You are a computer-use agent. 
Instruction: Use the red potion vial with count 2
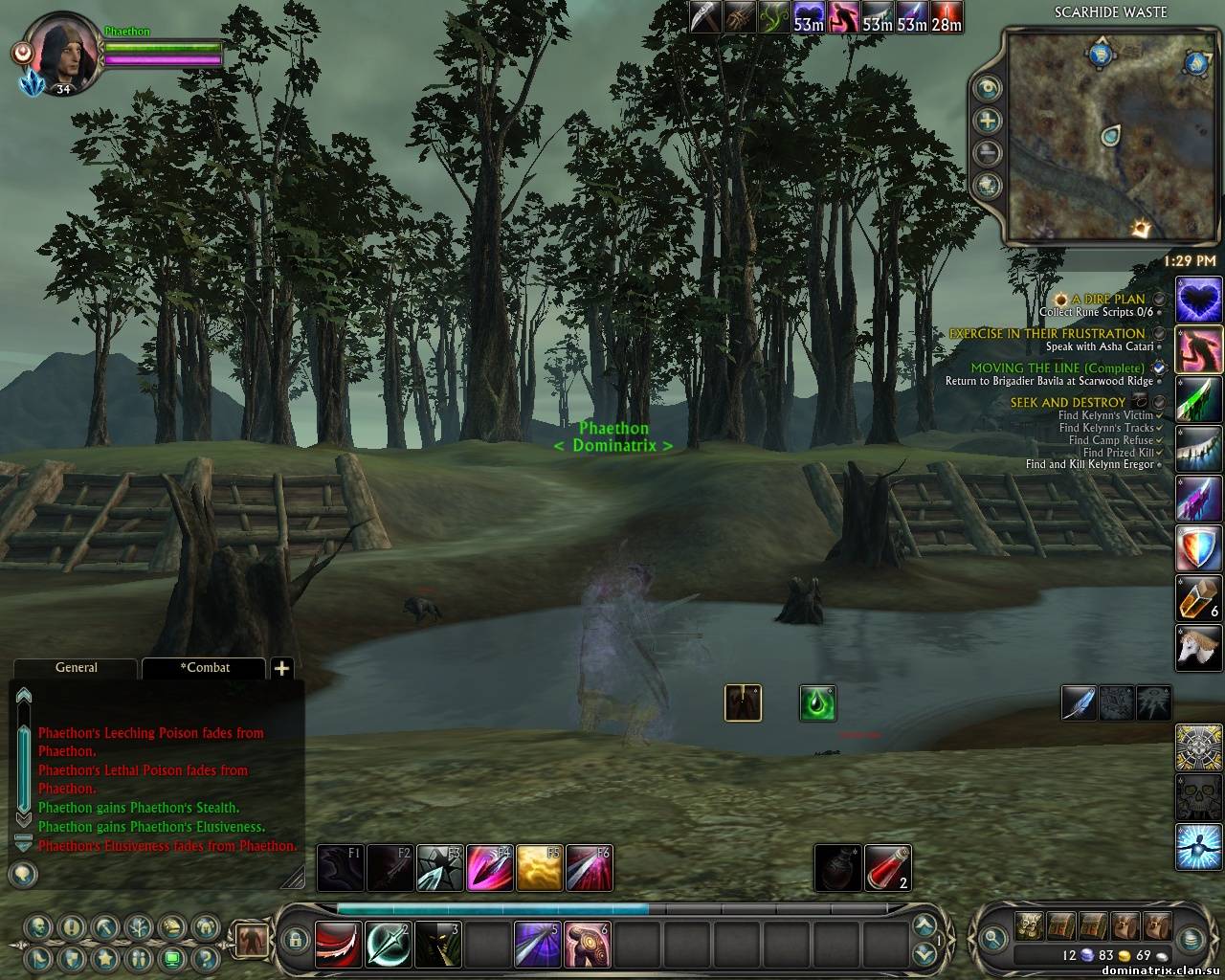pos(887,868)
